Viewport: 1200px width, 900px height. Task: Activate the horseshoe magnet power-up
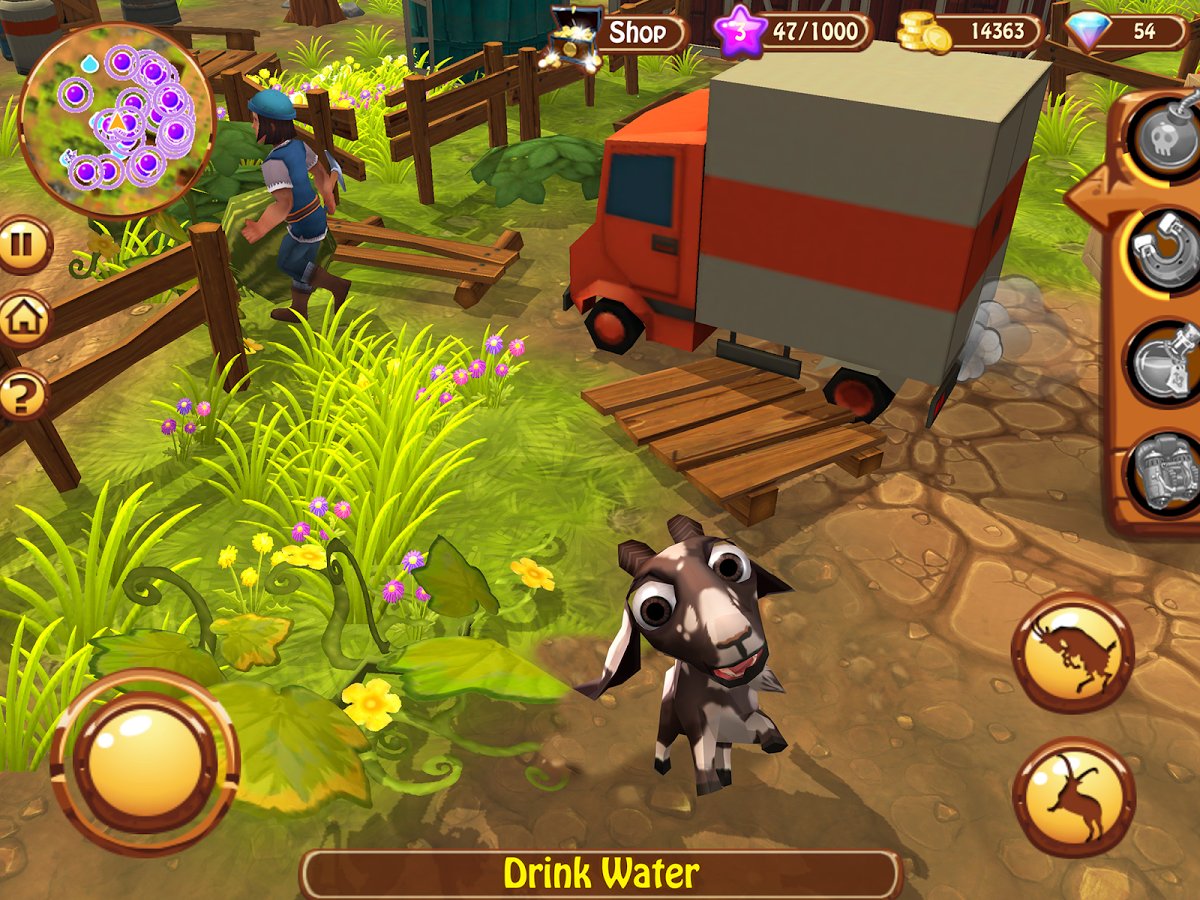point(1163,250)
